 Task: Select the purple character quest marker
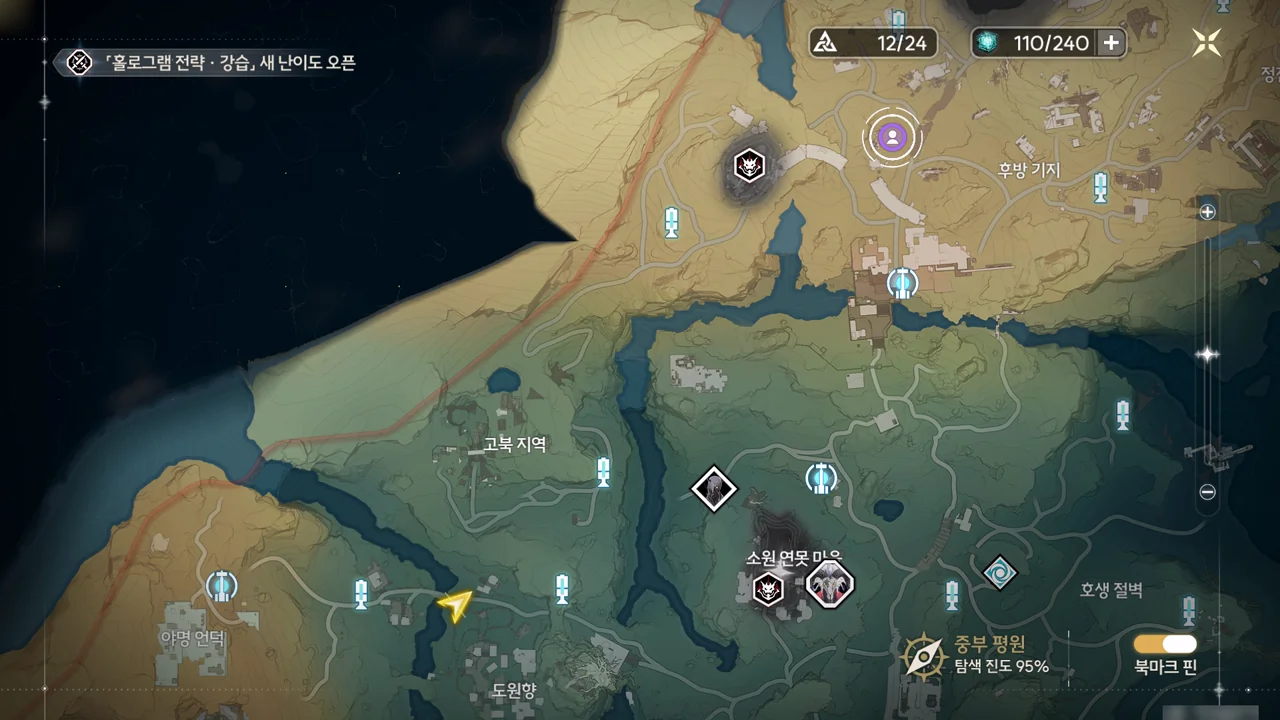[x=891, y=136]
